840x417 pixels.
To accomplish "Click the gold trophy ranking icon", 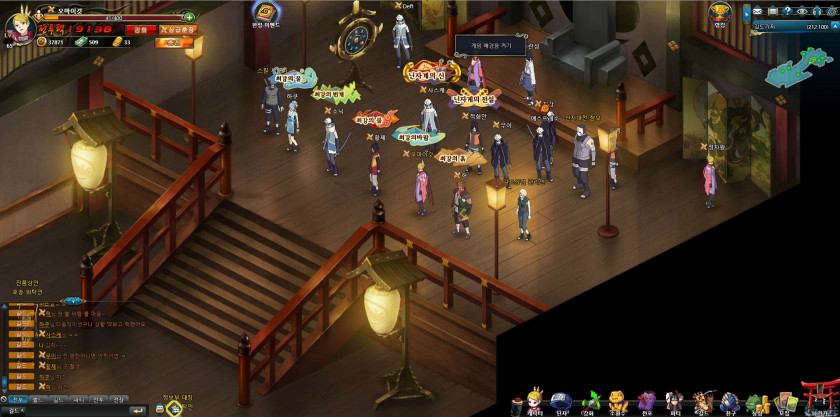I will tap(719, 12).
